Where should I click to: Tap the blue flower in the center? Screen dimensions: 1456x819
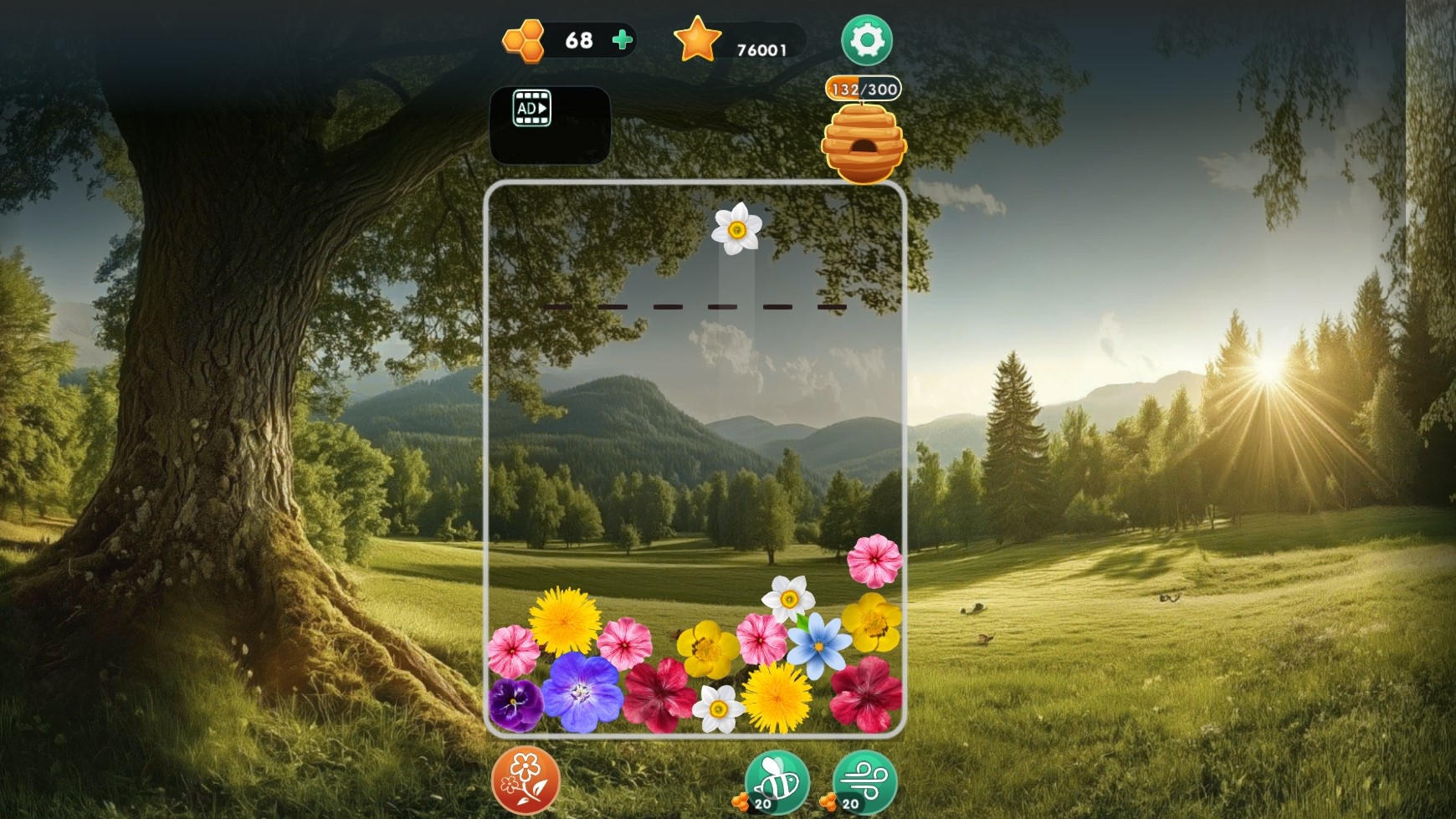(818, 645)
